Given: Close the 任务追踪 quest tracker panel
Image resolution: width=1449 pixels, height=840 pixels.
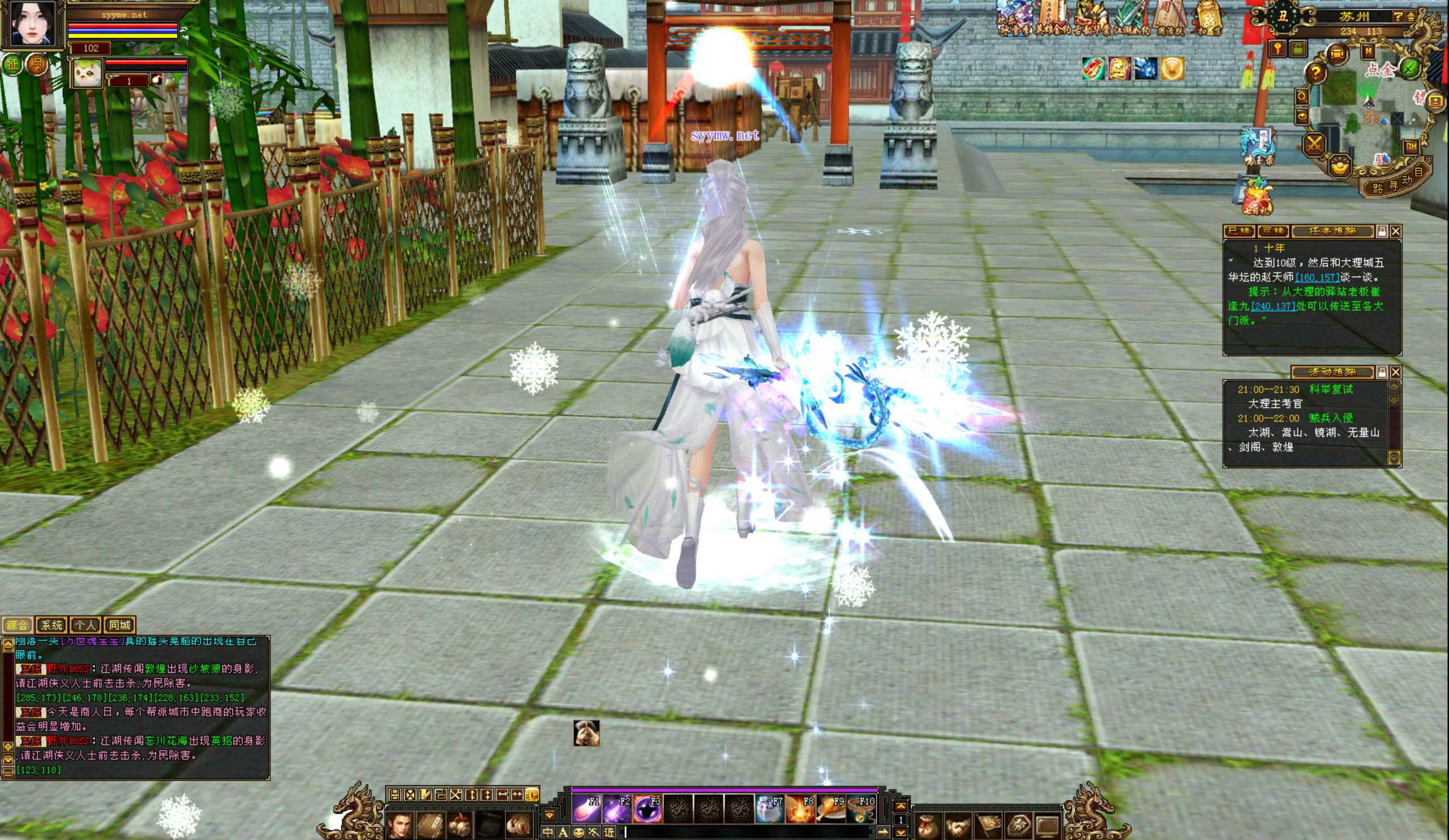Looking at the screenshot, I should pyautogui.click(x=1395, y=231).
